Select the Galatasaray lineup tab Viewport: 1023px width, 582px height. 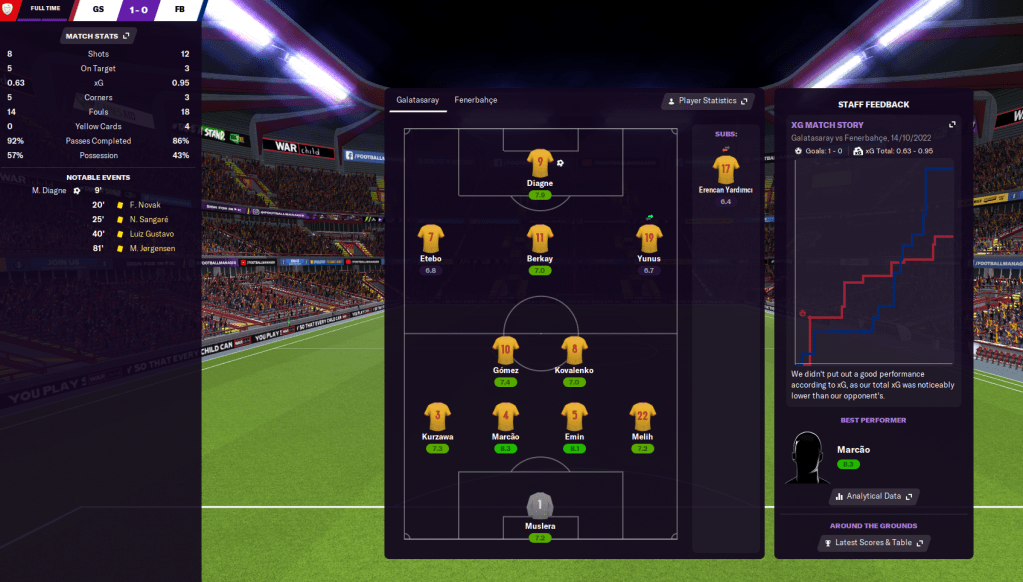[416, 100]
